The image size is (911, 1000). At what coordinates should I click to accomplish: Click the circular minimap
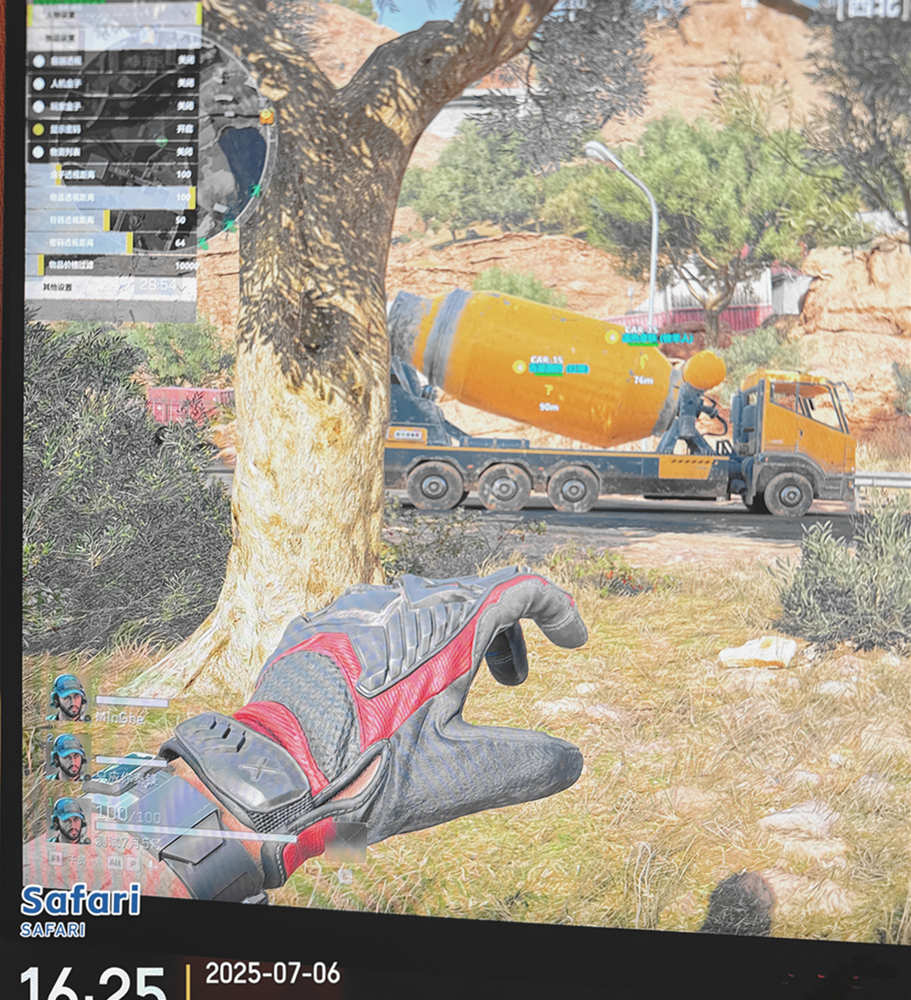(236, 150)
